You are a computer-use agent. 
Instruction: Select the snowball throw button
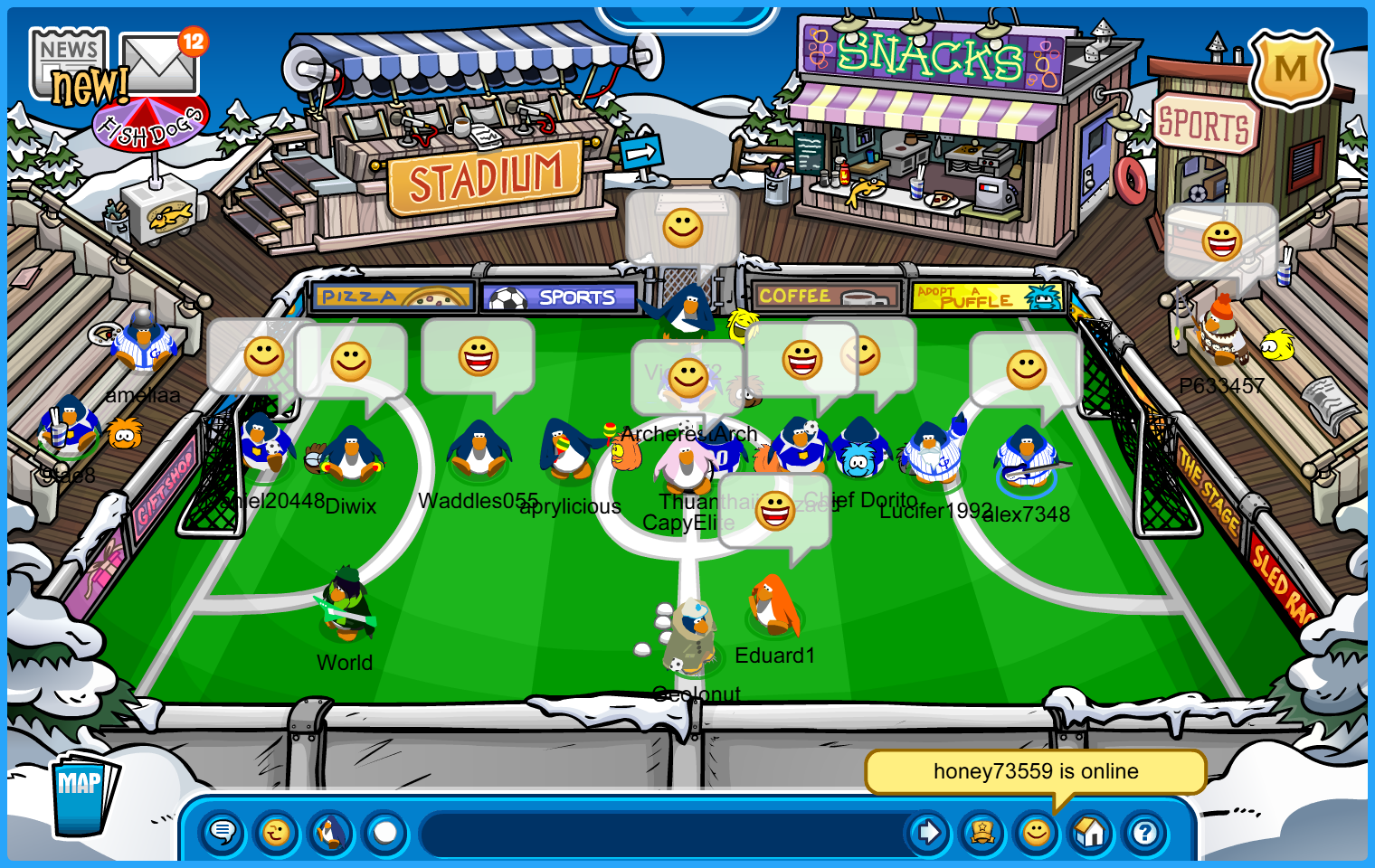[x=385, y=832]
